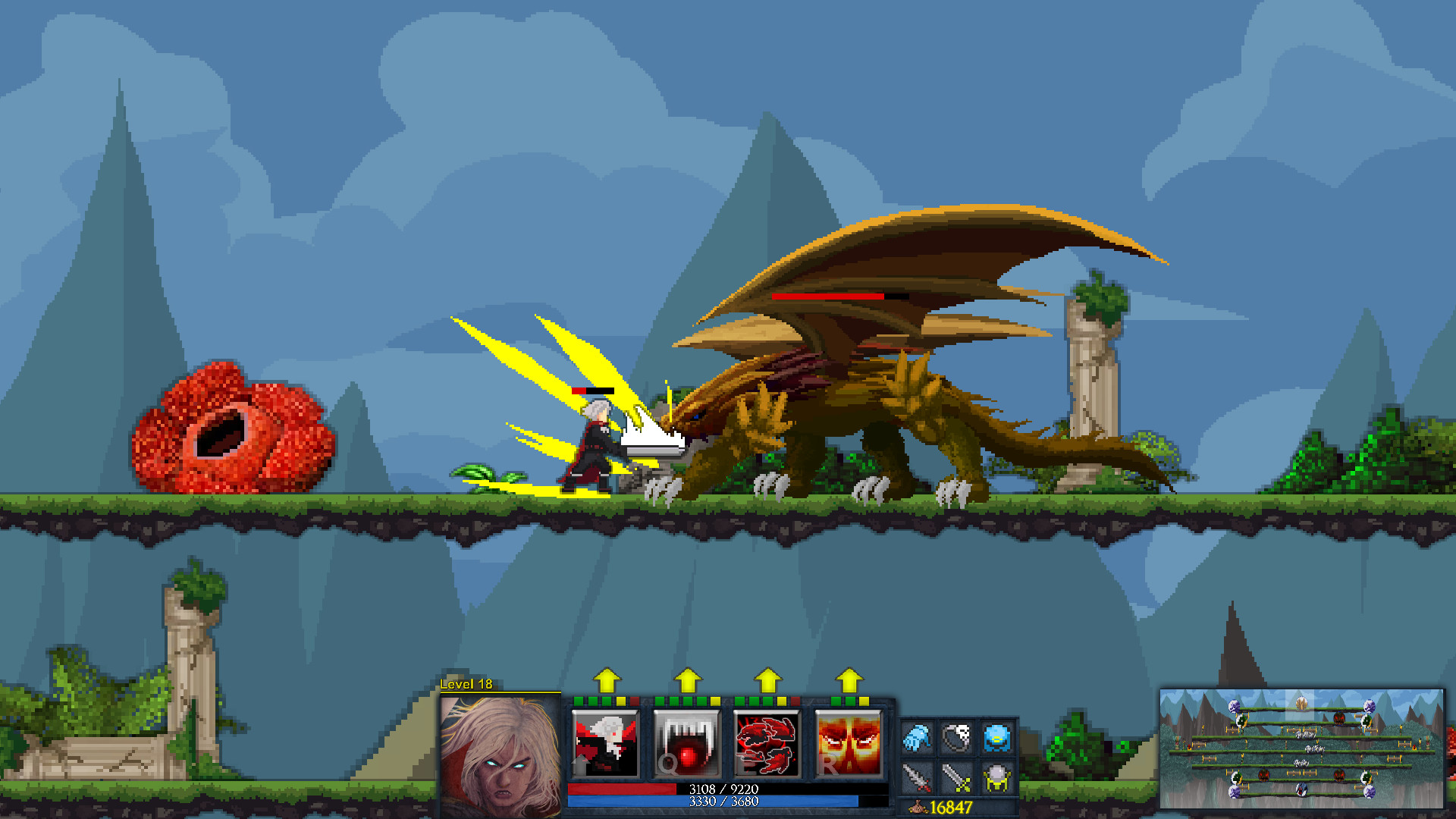Click the blue helmet item slot
The width and height of the screenshot is (1456, 819).
[997, 738]
